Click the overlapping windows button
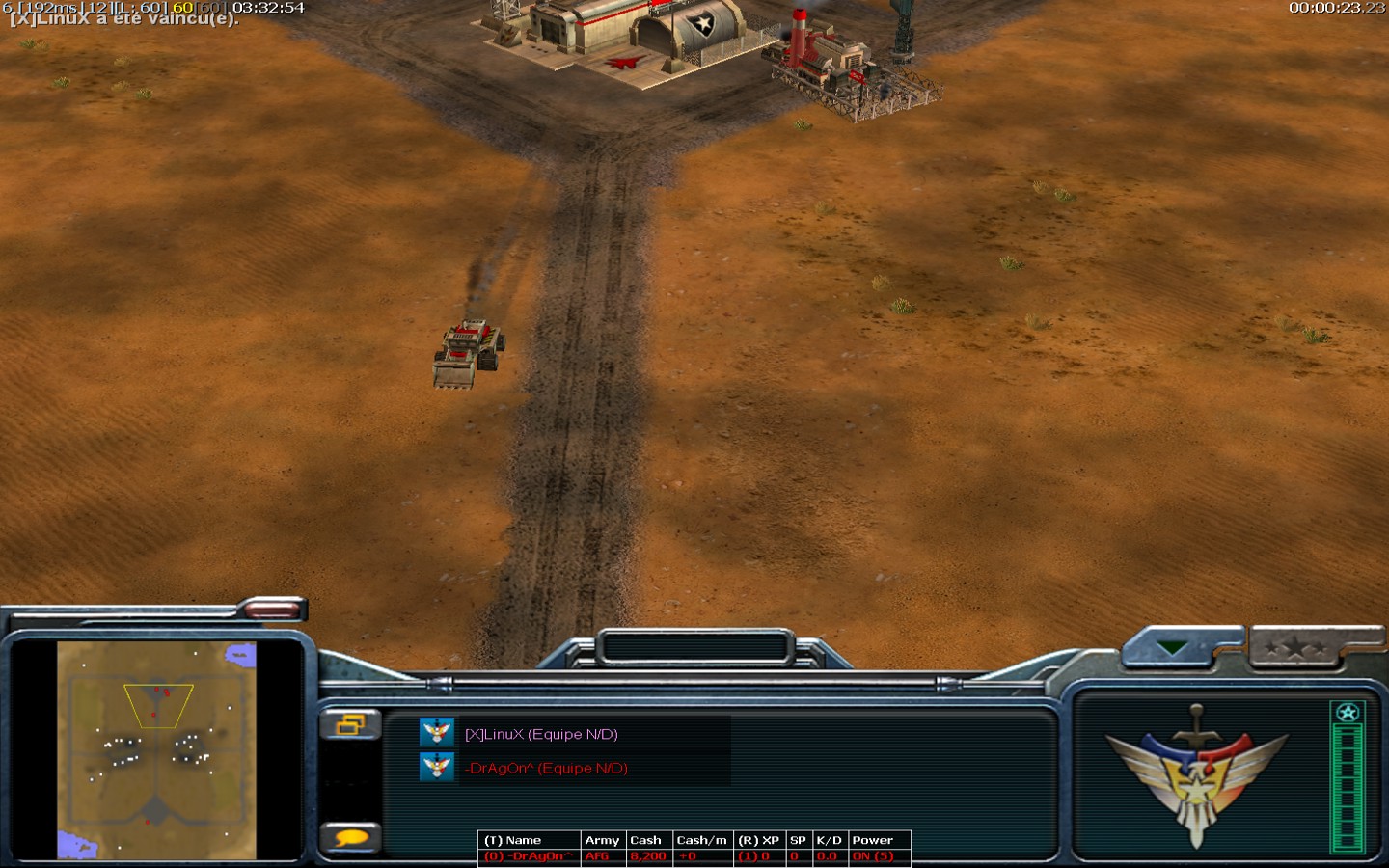This screenshot has width=1389, height=868. pos(350,723)
